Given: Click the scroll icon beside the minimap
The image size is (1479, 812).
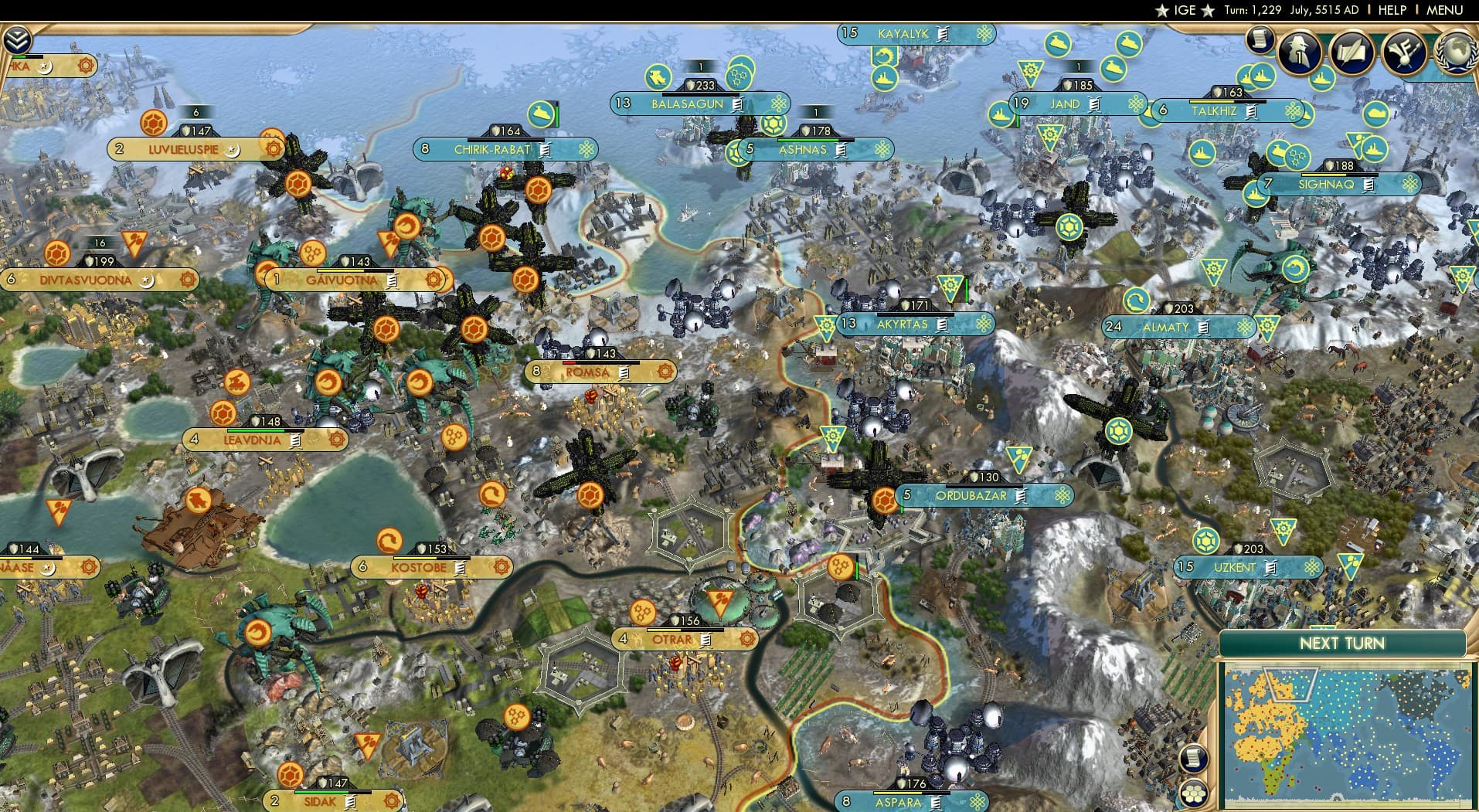Looking at the screenshot, I should (1193, 759).
